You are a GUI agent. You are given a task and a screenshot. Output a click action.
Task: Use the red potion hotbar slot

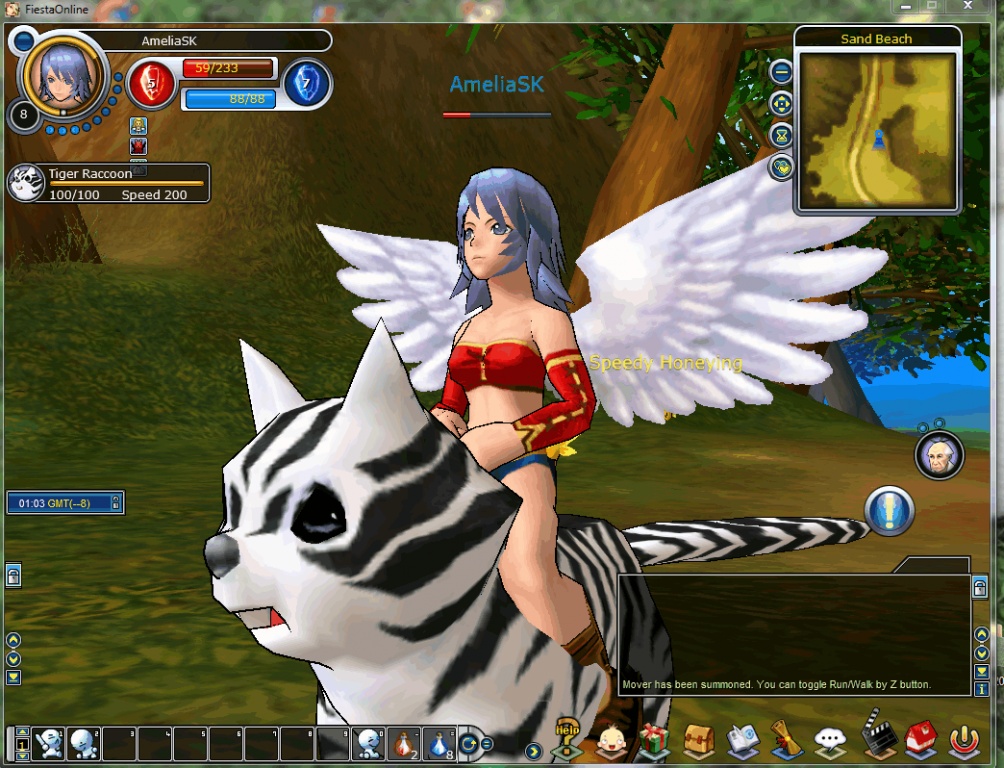403,743
